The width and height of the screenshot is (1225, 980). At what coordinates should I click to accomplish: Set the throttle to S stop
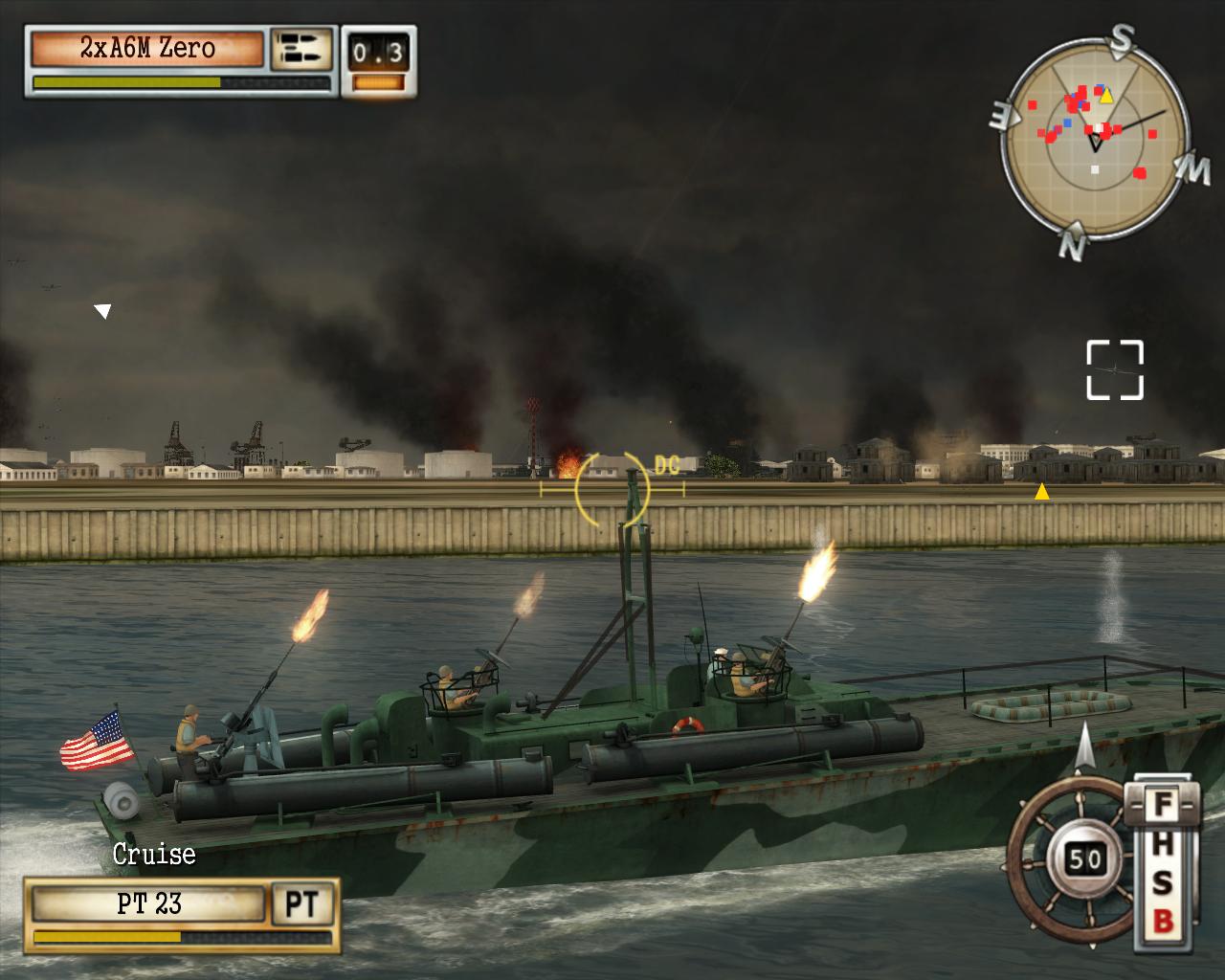click(1162, 883)
